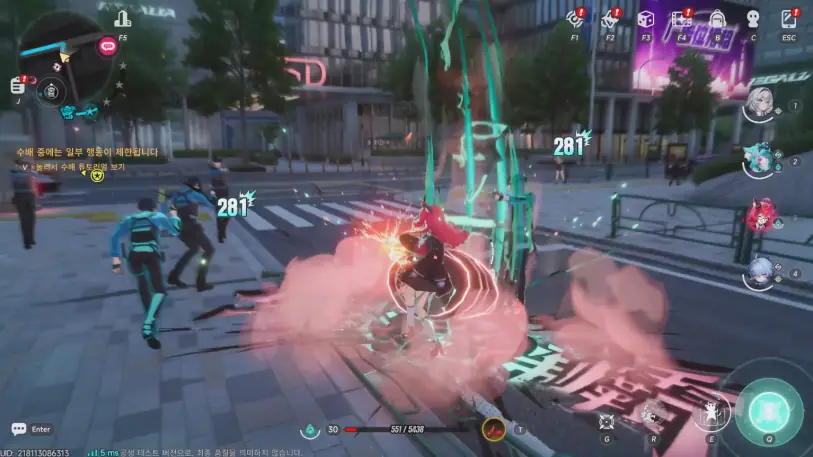The image size is (813, 457).
Task: Select the pink chat bubble map marker
Action: tap(107, 45)
